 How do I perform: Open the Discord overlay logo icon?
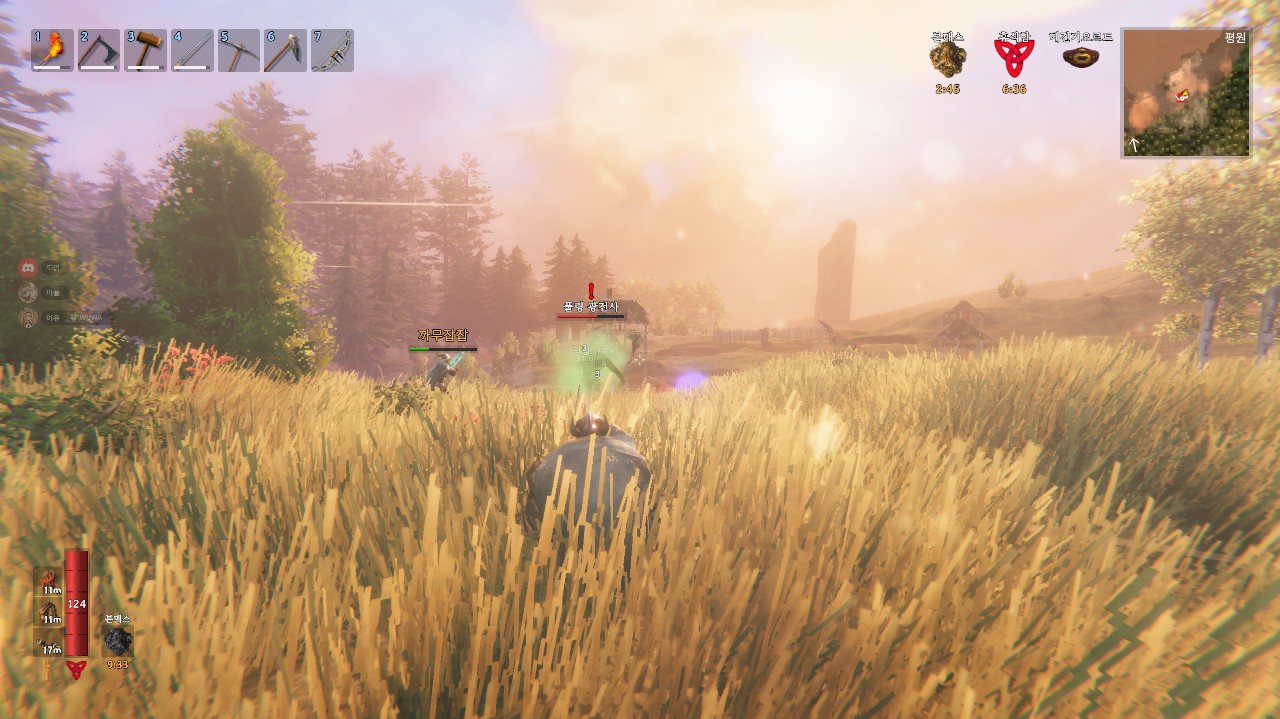coord(29,268)
